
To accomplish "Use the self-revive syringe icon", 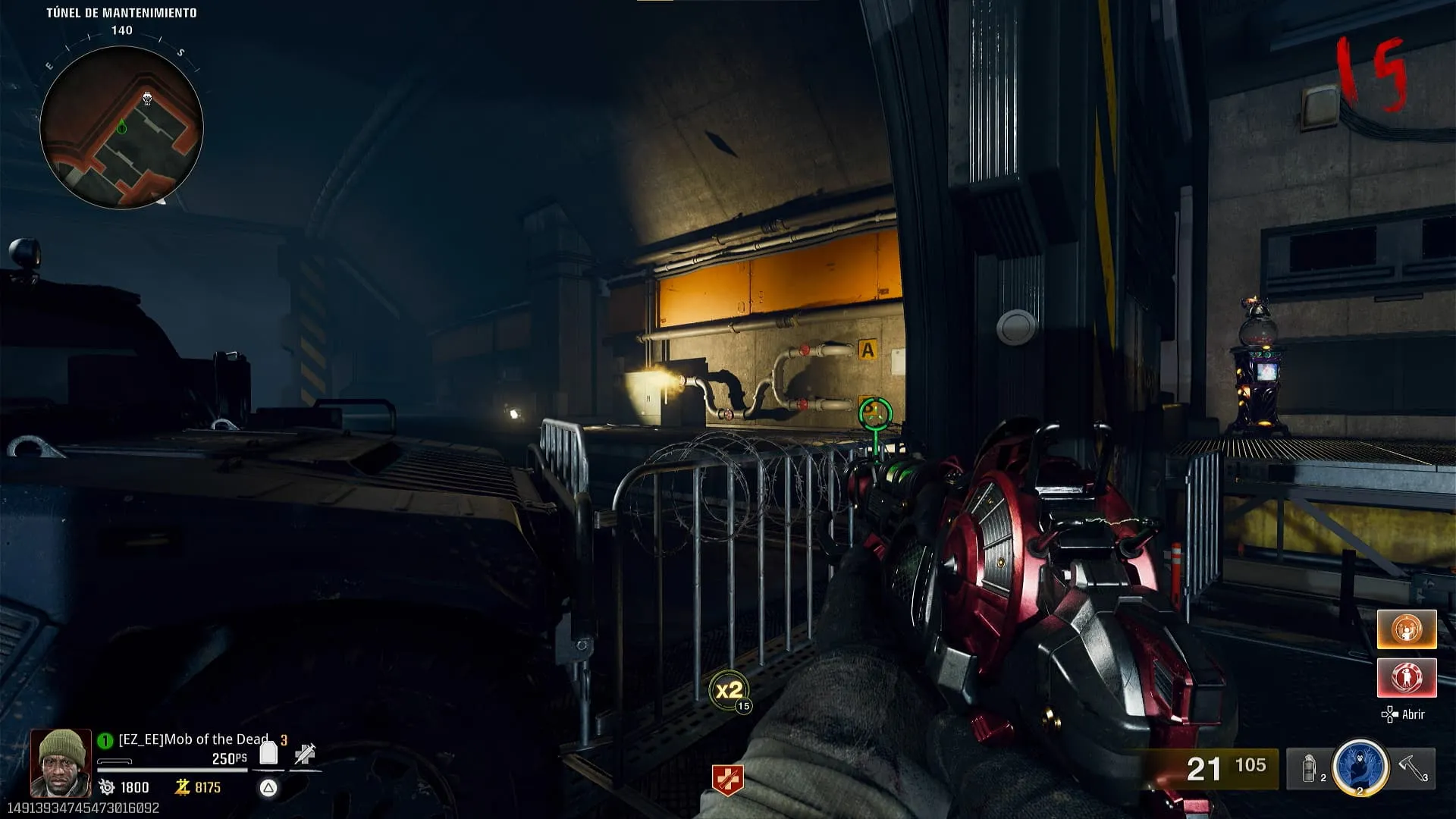I will pos(305,753).
